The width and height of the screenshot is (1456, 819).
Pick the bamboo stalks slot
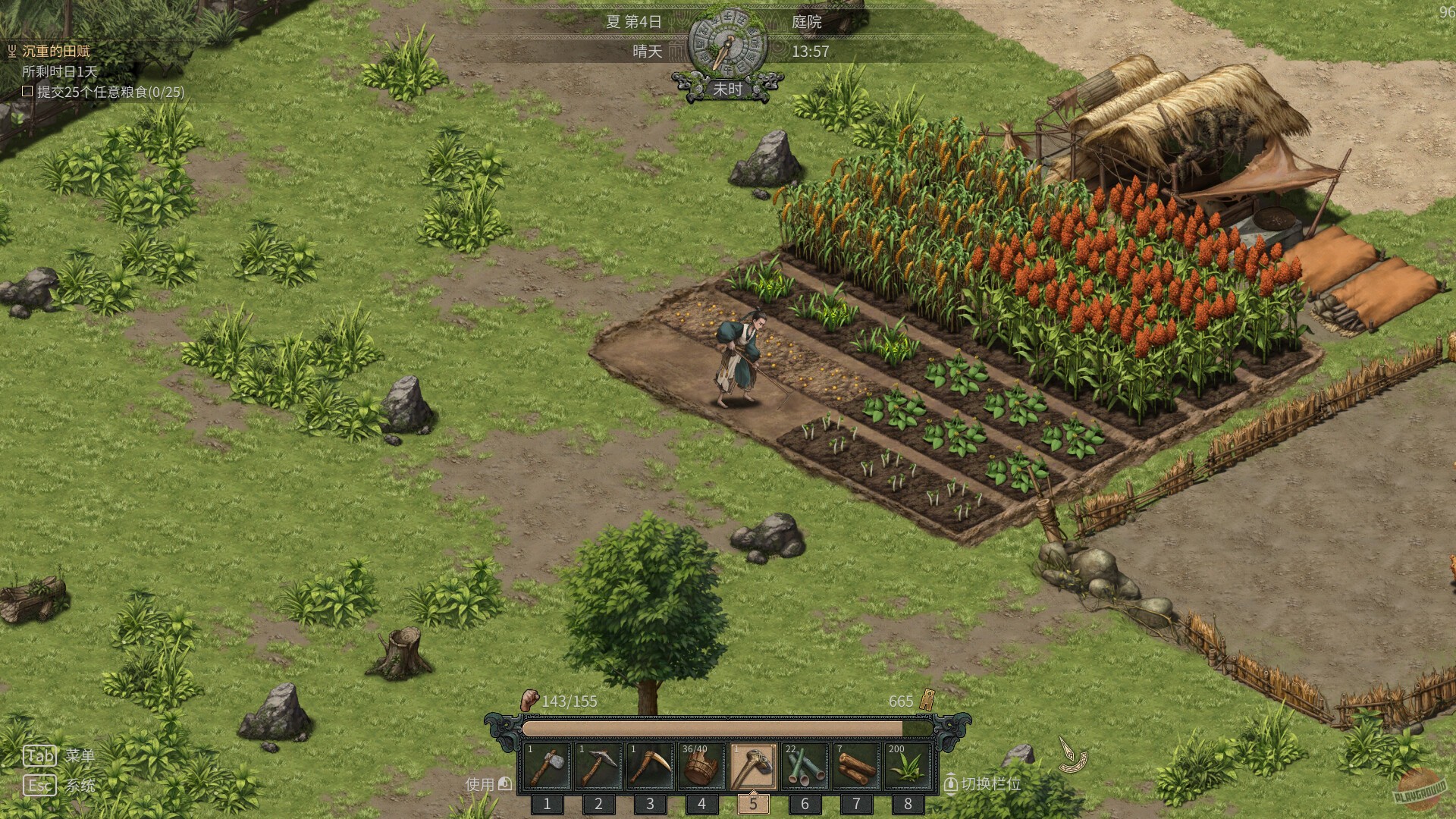point(805,767)
